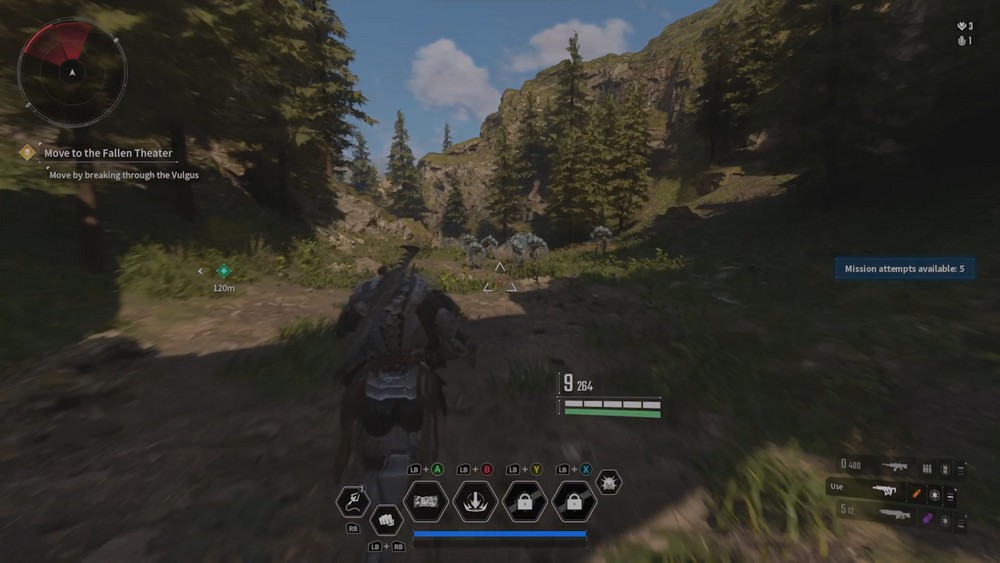
Task: Activate the grappling hook ability
Action: 353,501
